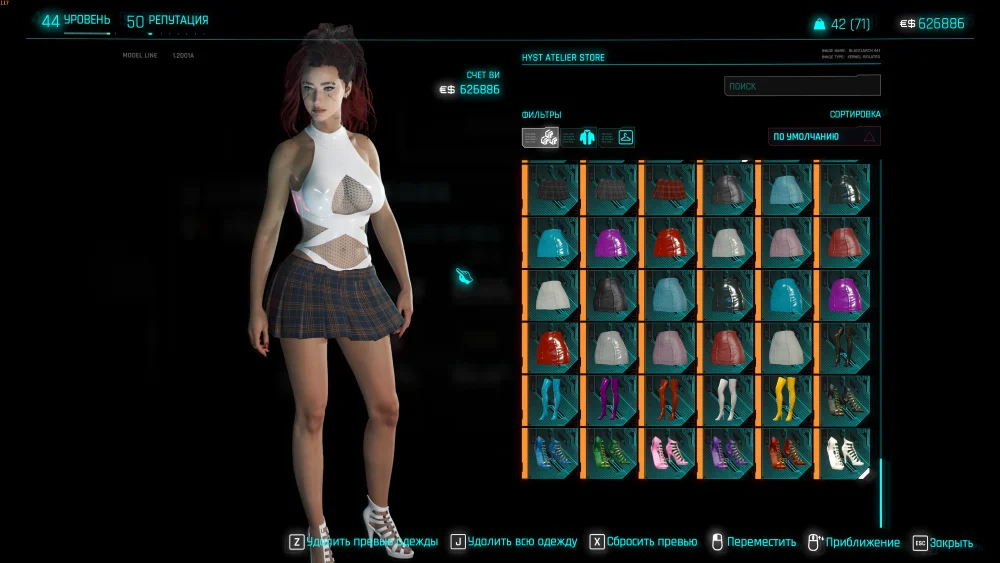Pick the black thigh-high boots
Viewport: 1000px width, 563px height.
843,345
